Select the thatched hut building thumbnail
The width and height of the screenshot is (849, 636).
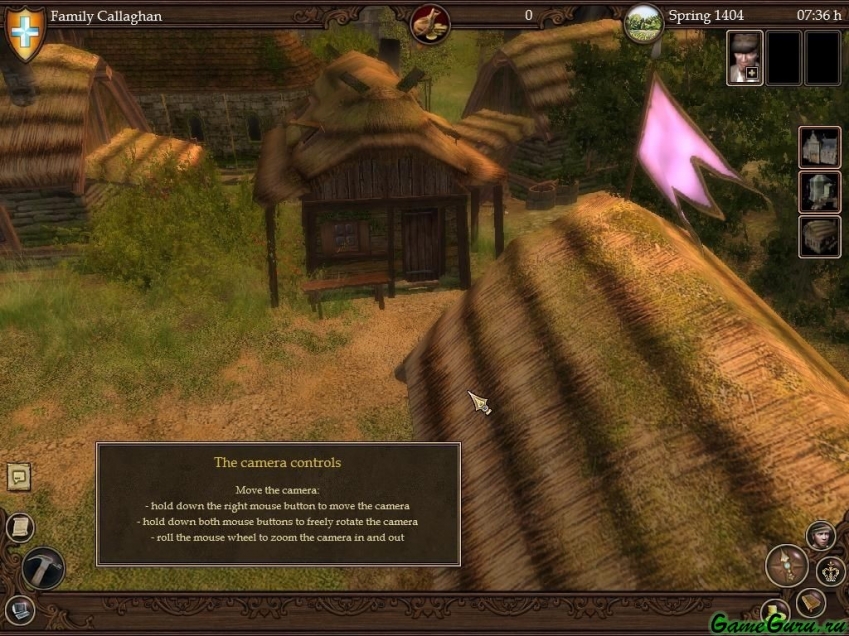click(x=819, y=237)
